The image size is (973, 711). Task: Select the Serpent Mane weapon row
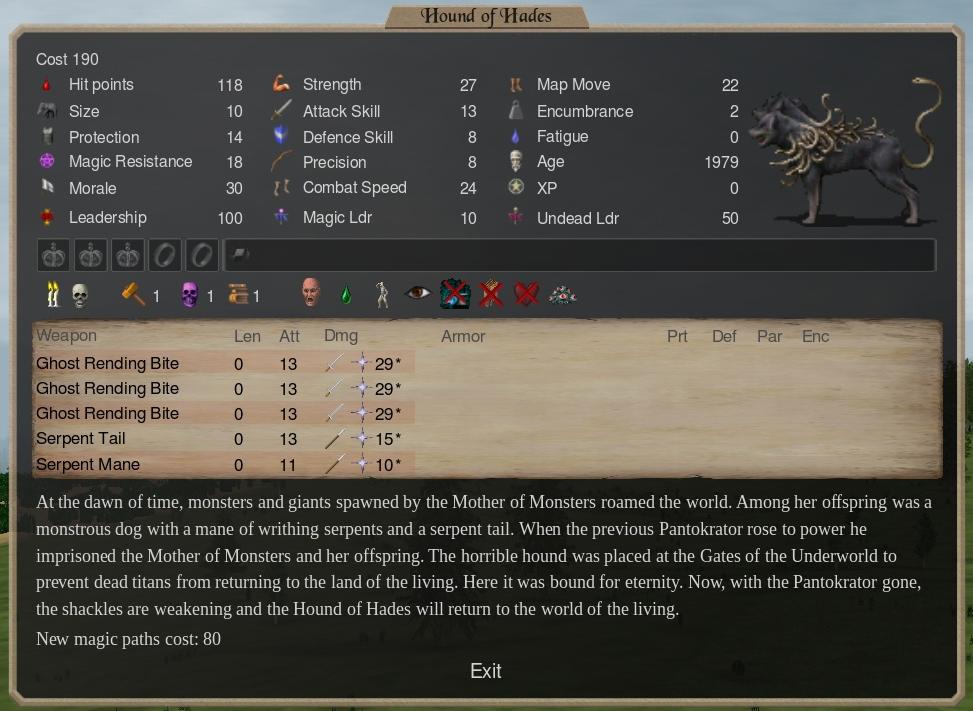coord(88,465)
